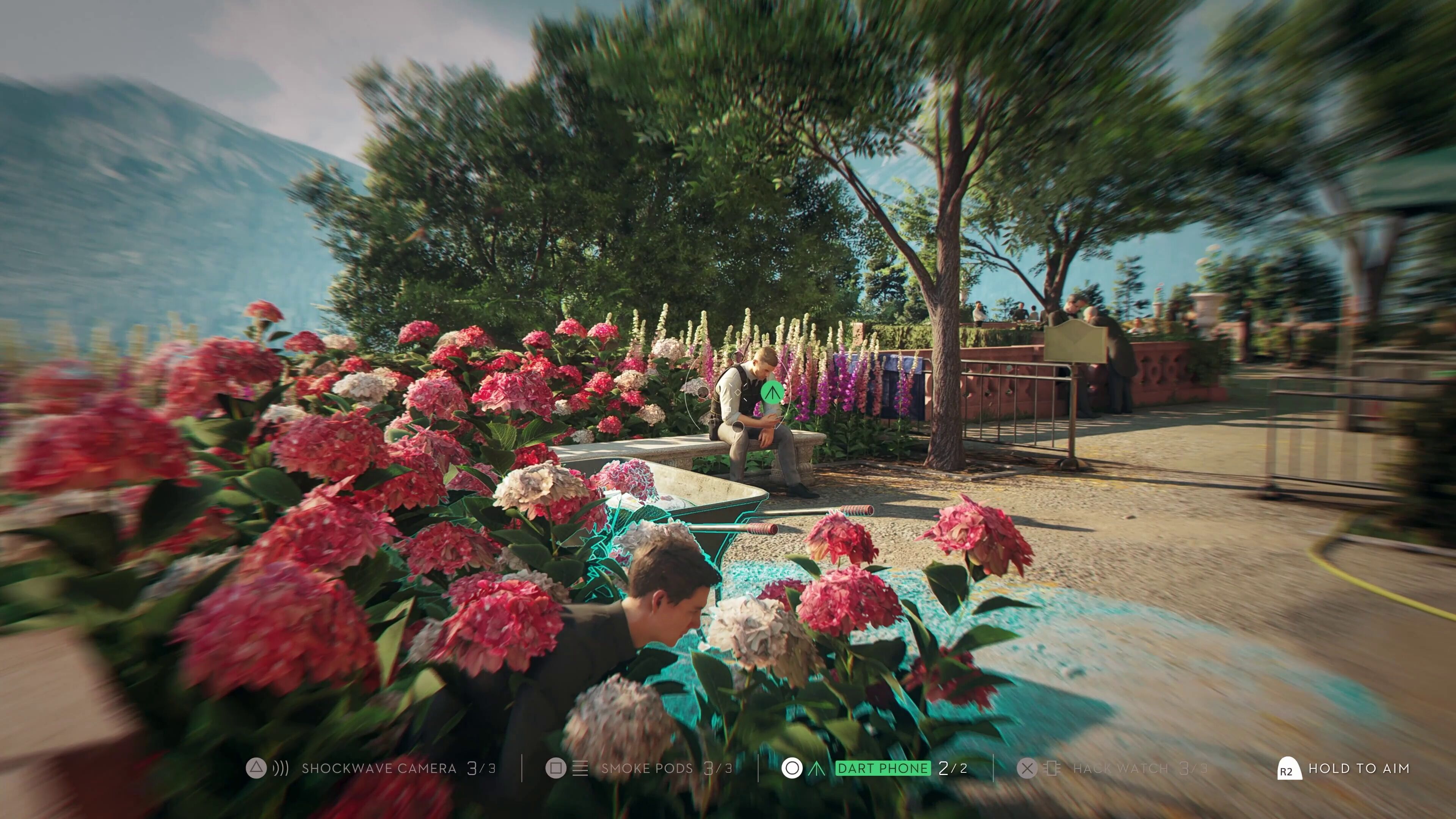Activate the highlighted Dart Phone gadget
The width and height of the screenshot is (1456, 819).
click(882, 769)
